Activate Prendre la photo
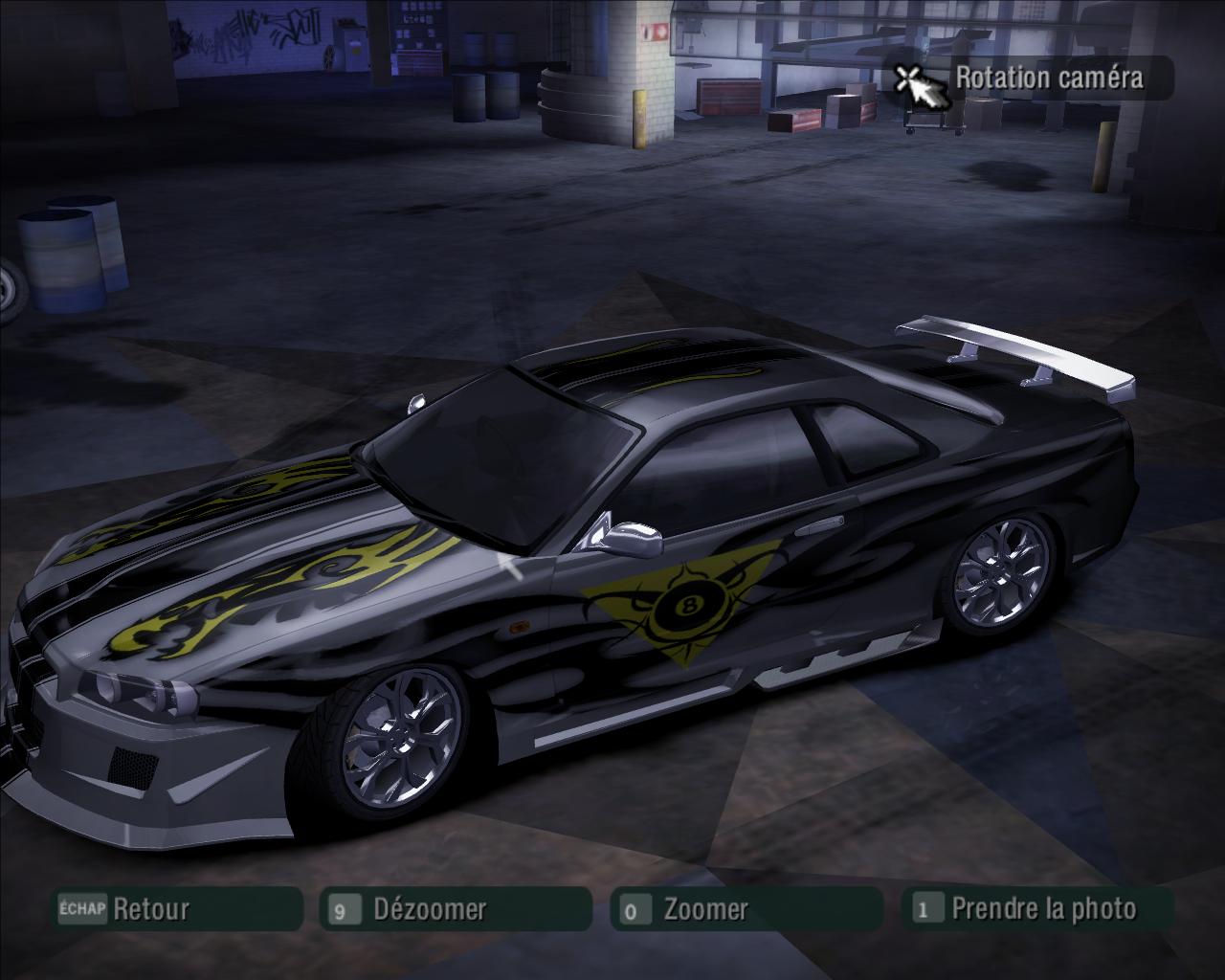Image resolution: width=1225 pixels, height=980 pixels. (x=1037, y=908)
